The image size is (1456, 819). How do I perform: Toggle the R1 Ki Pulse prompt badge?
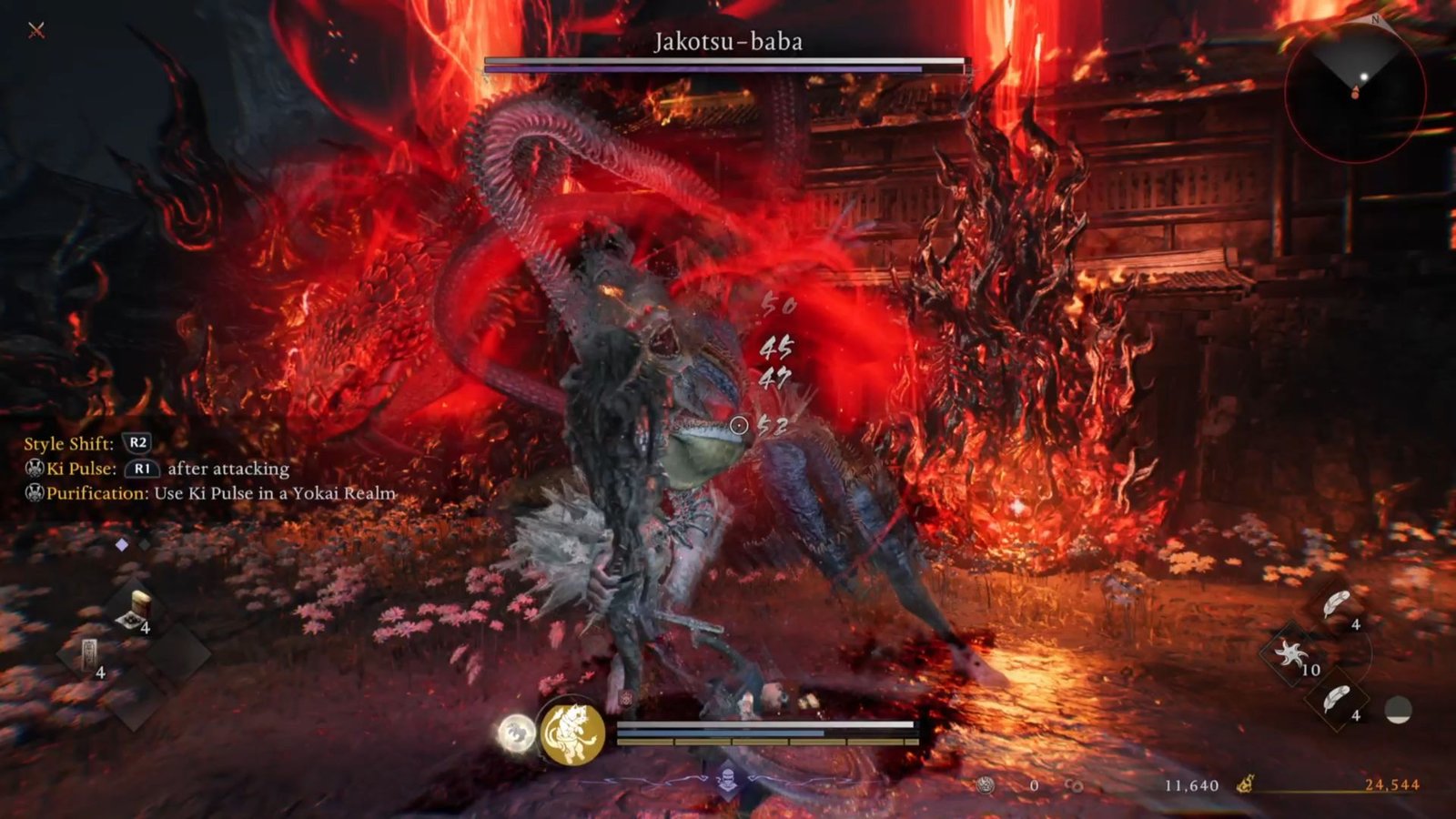tap(143, 470)
